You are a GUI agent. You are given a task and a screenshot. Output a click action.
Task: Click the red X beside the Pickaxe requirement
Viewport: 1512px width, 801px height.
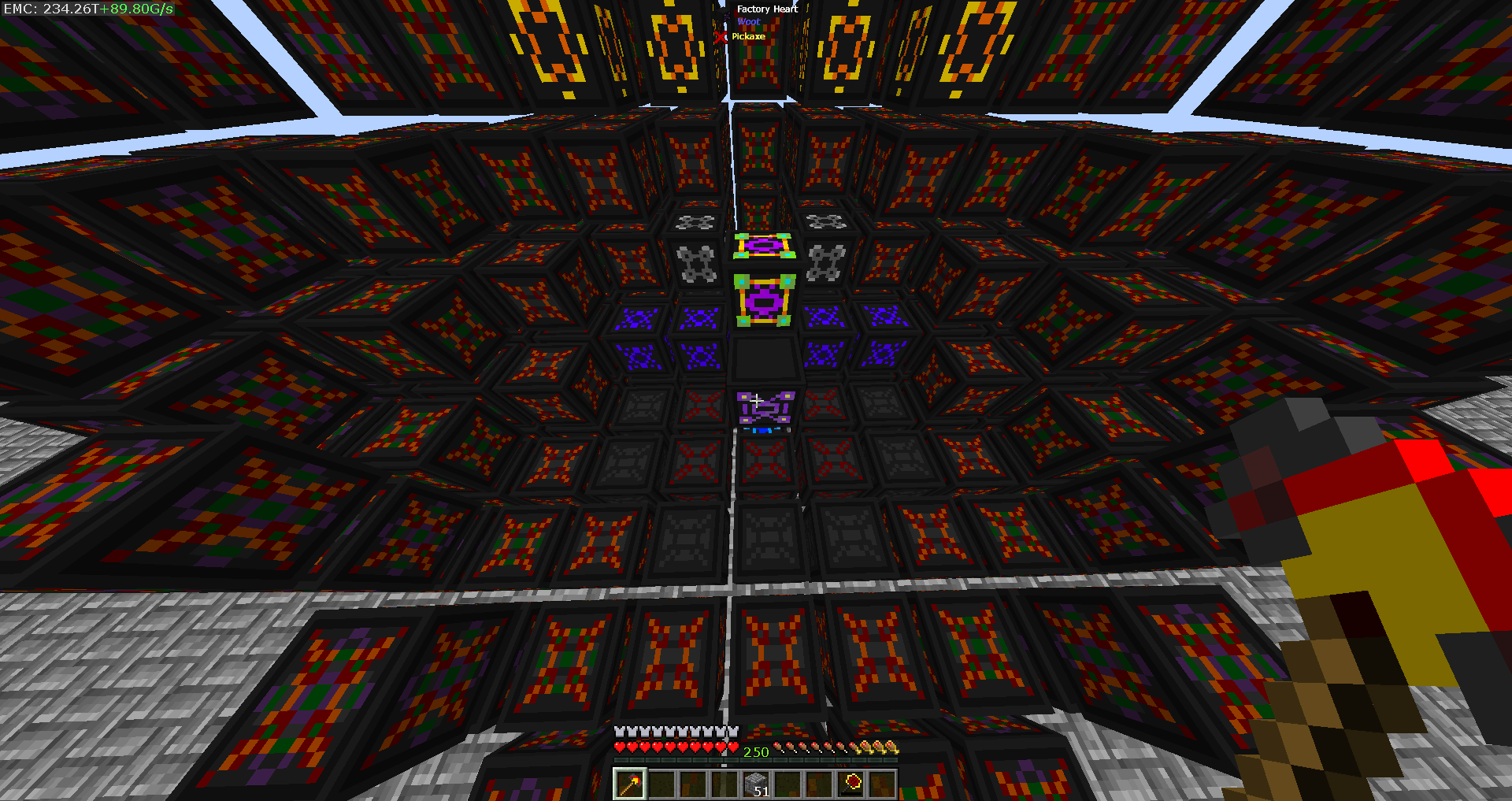(722, 37)
